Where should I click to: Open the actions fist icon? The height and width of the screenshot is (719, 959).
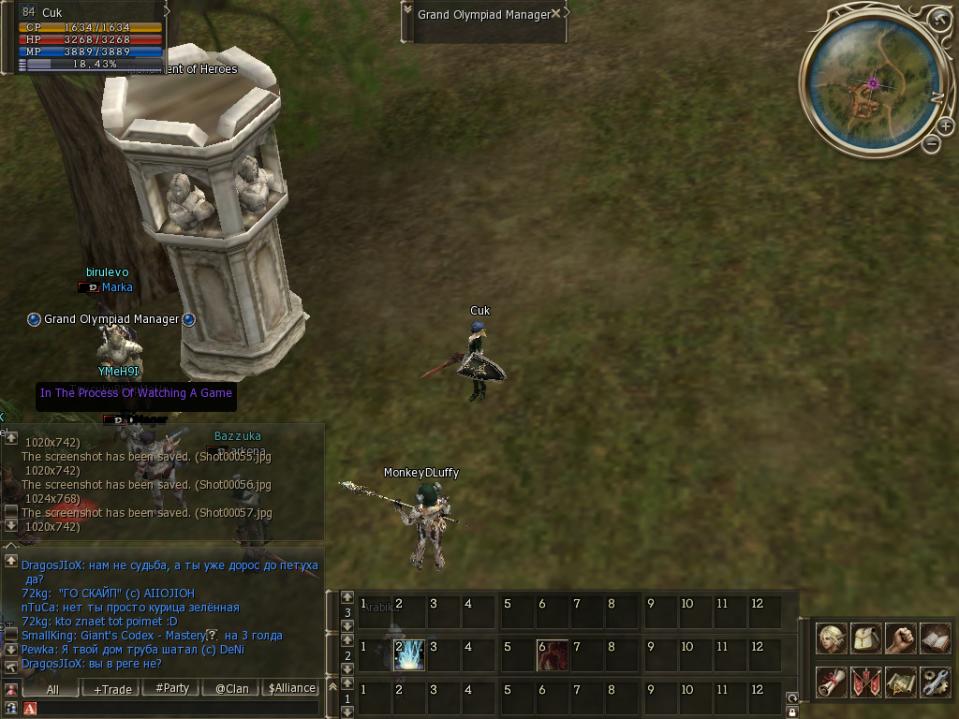pos(900,639)
